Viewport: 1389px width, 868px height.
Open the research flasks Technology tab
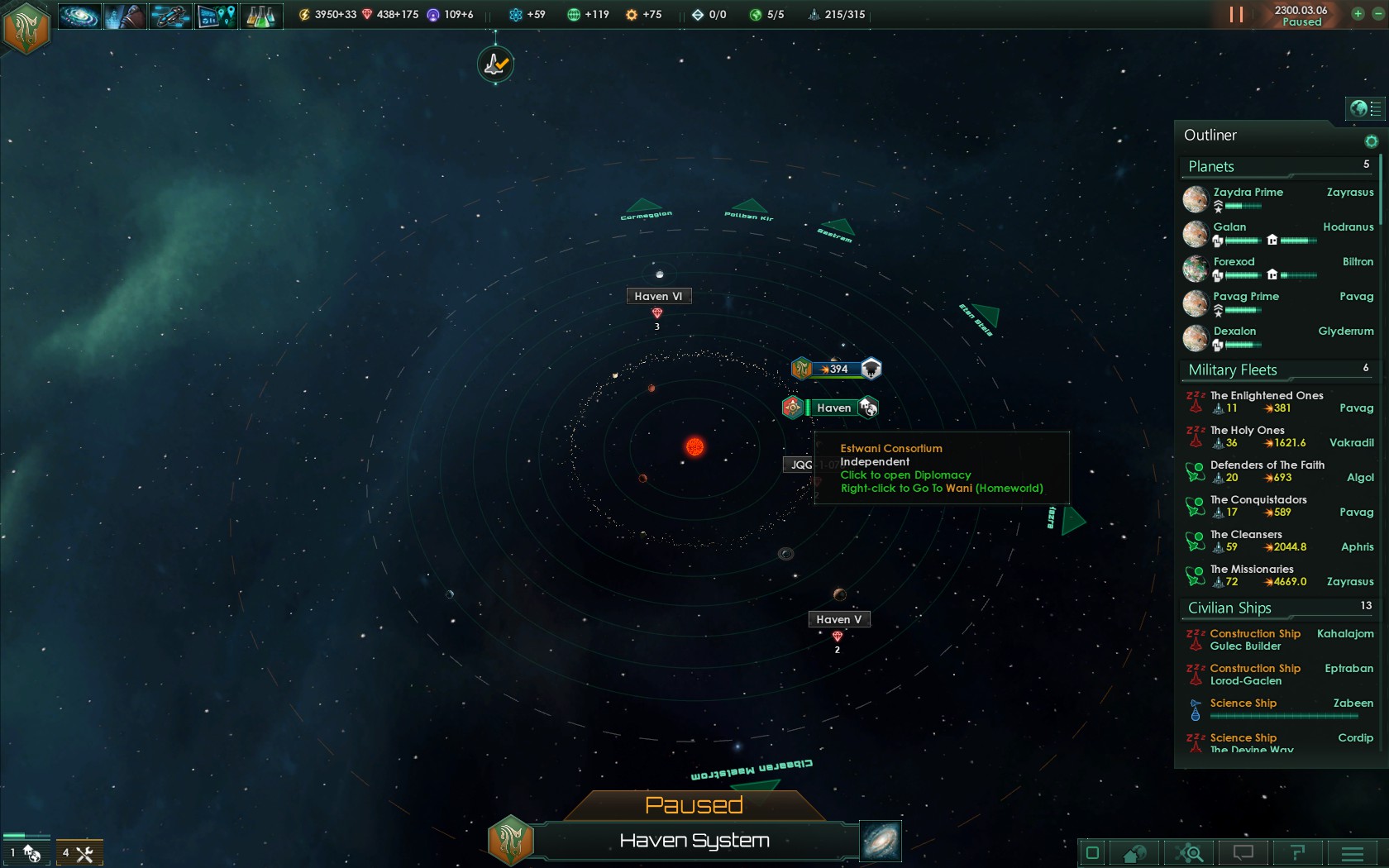[260, 16]
